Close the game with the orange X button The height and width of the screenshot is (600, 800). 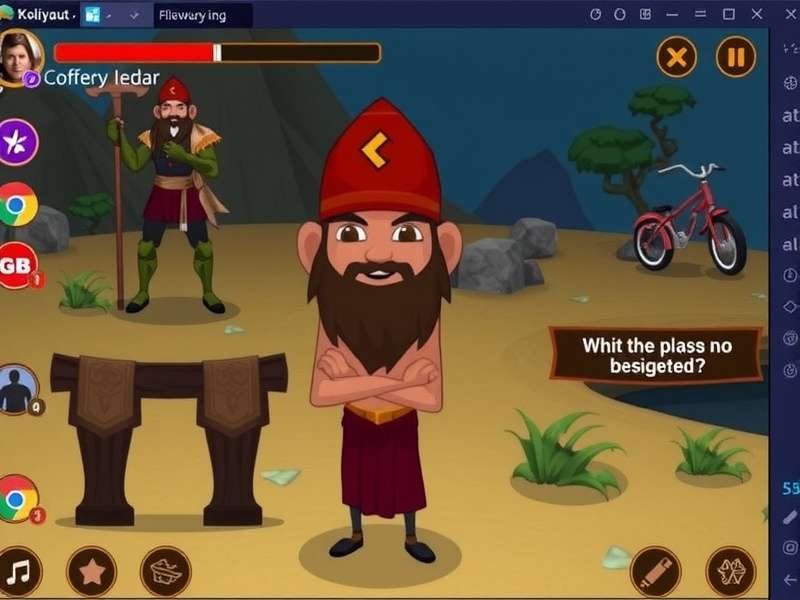click(676, 57)
